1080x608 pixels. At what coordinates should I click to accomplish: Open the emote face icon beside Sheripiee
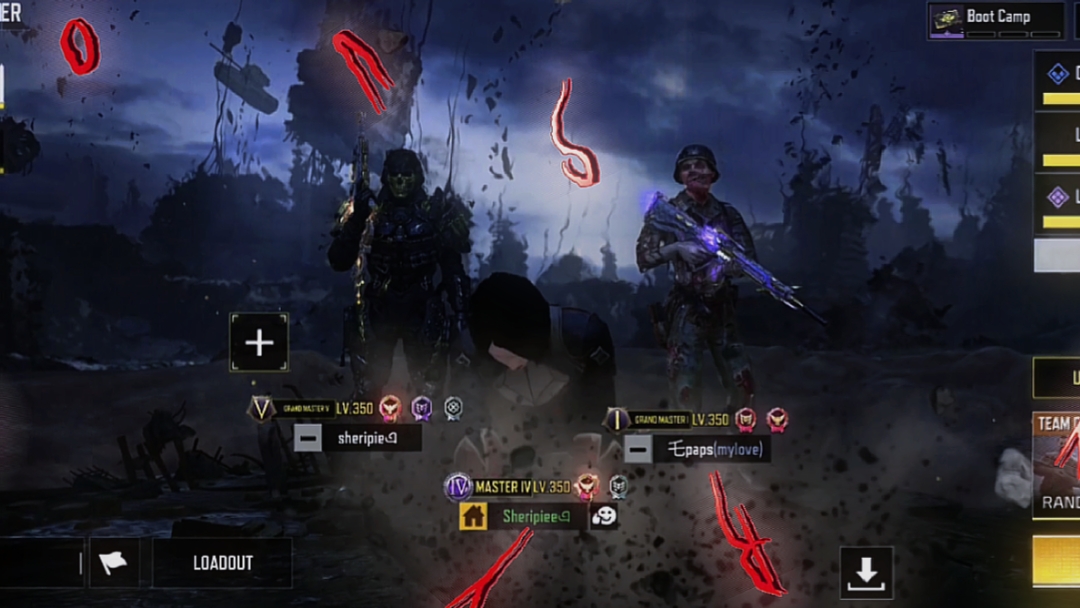[603, 516]
